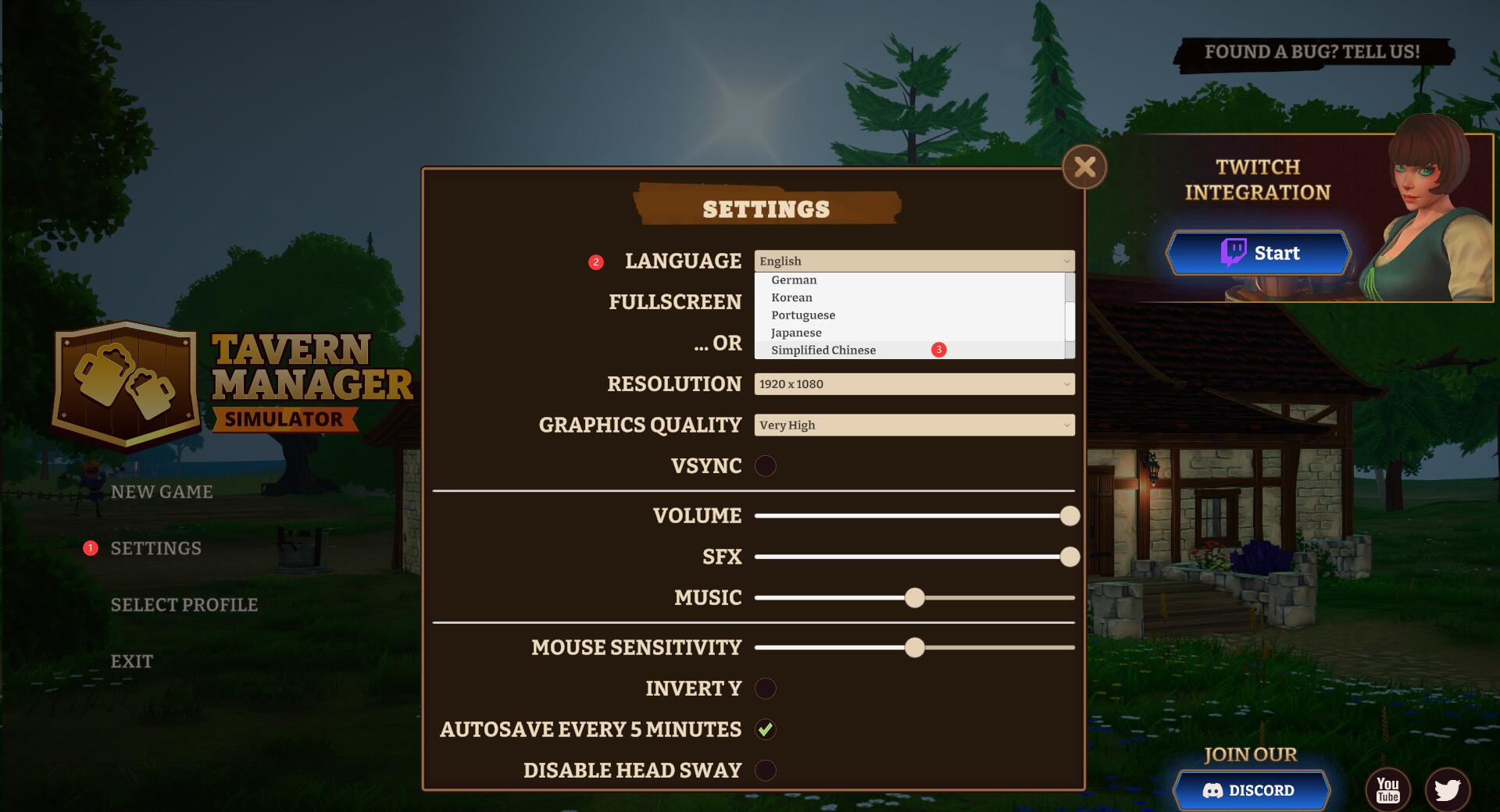This screenshot has width=1500, height=812.
Task: Tick the Disable Head Sway checkbox
Action: pos(766,771)
